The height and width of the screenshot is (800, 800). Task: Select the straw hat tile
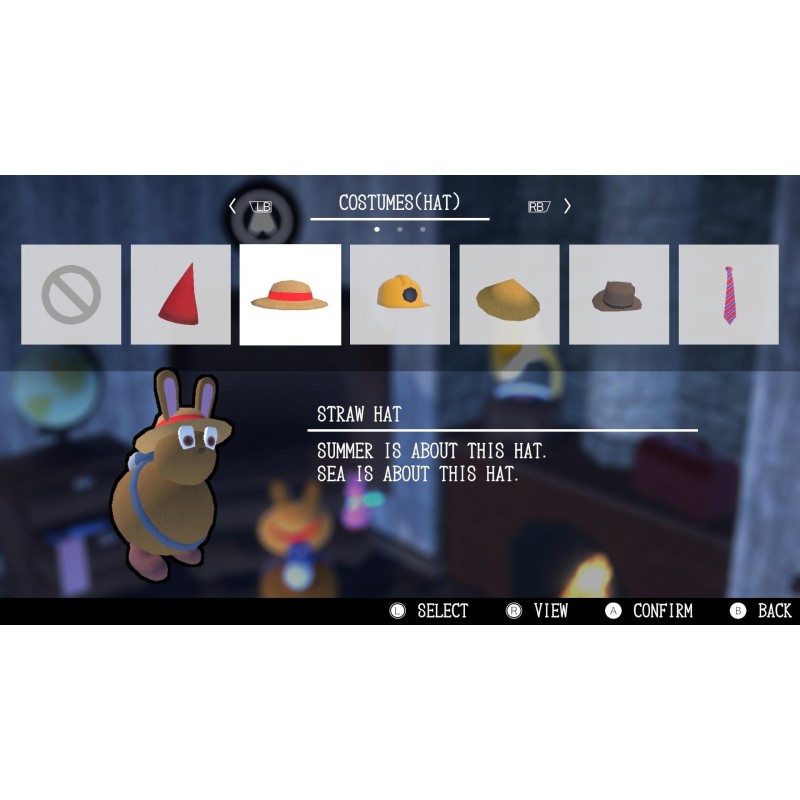click(x=290, y=295)
